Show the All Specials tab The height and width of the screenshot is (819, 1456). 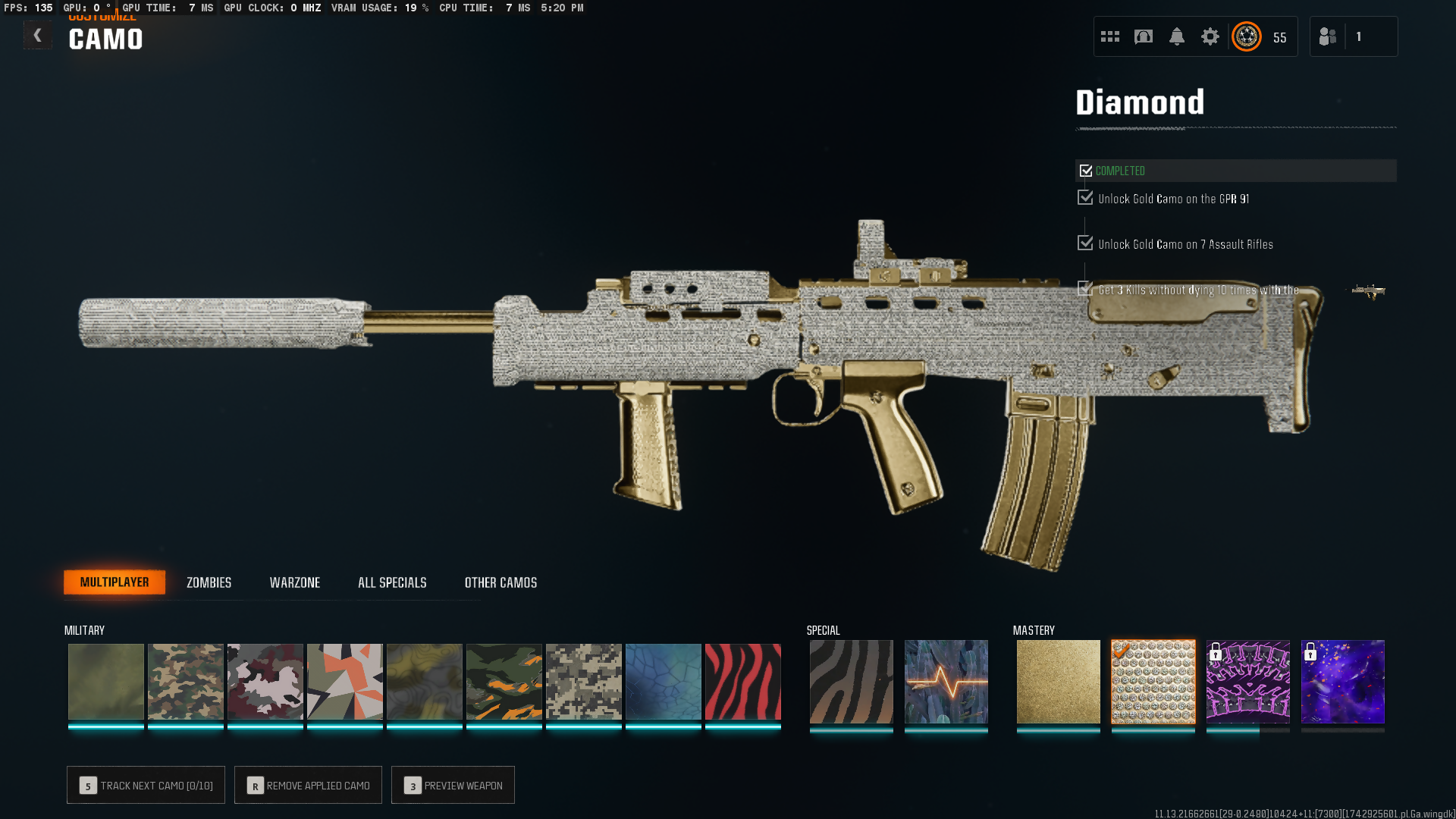click(x=392, y=582)
